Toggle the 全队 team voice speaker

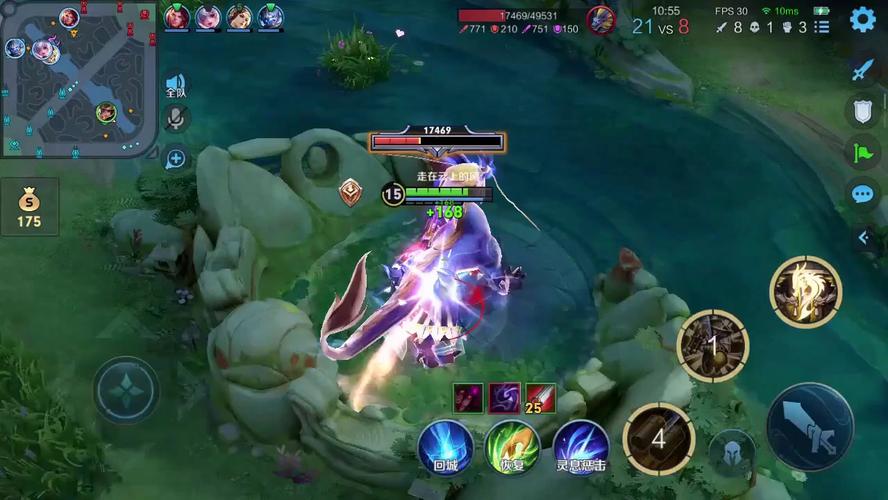pyautogui.click(x=176, y=86)
